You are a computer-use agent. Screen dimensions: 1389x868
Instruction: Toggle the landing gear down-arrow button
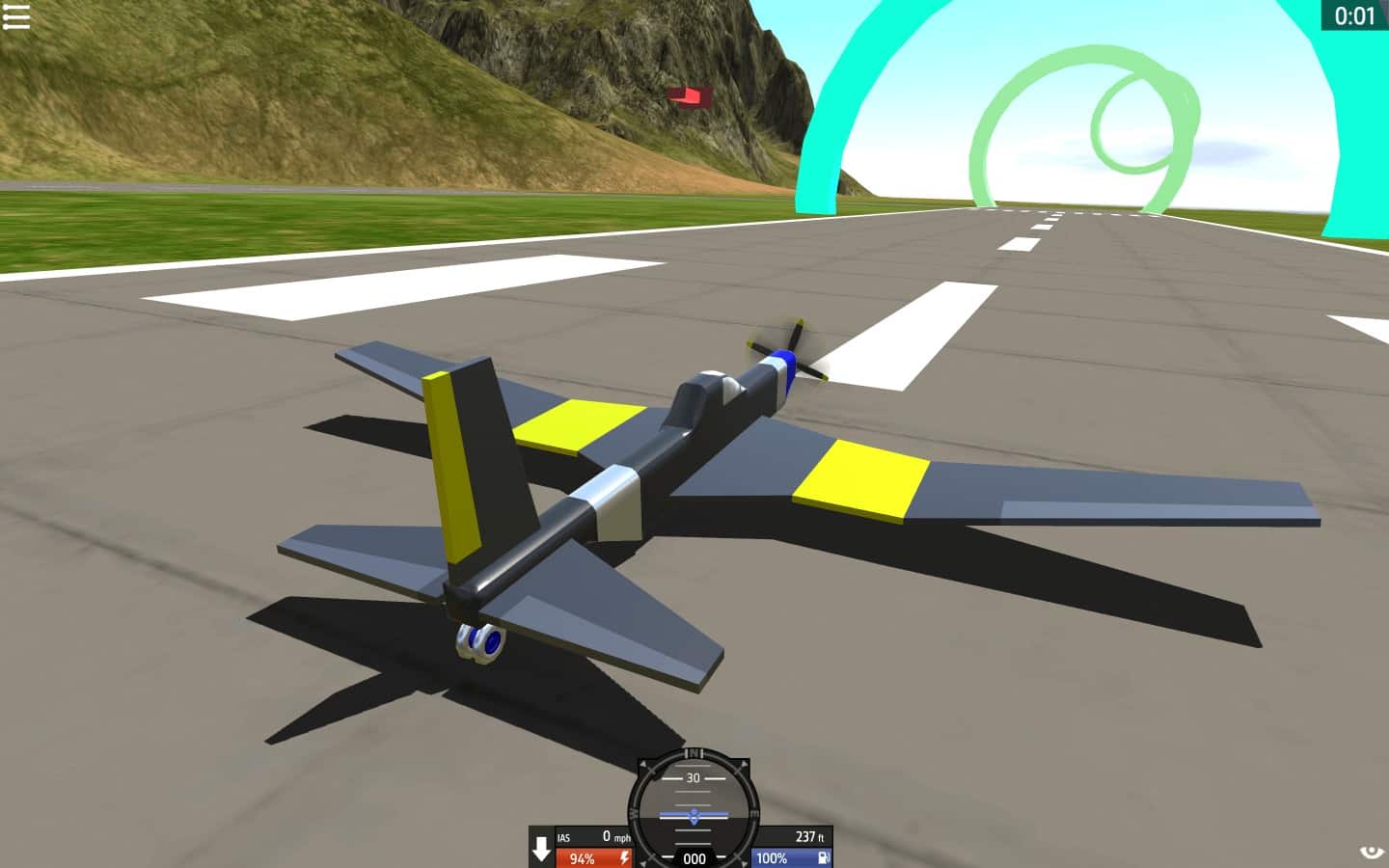(541, 848)
